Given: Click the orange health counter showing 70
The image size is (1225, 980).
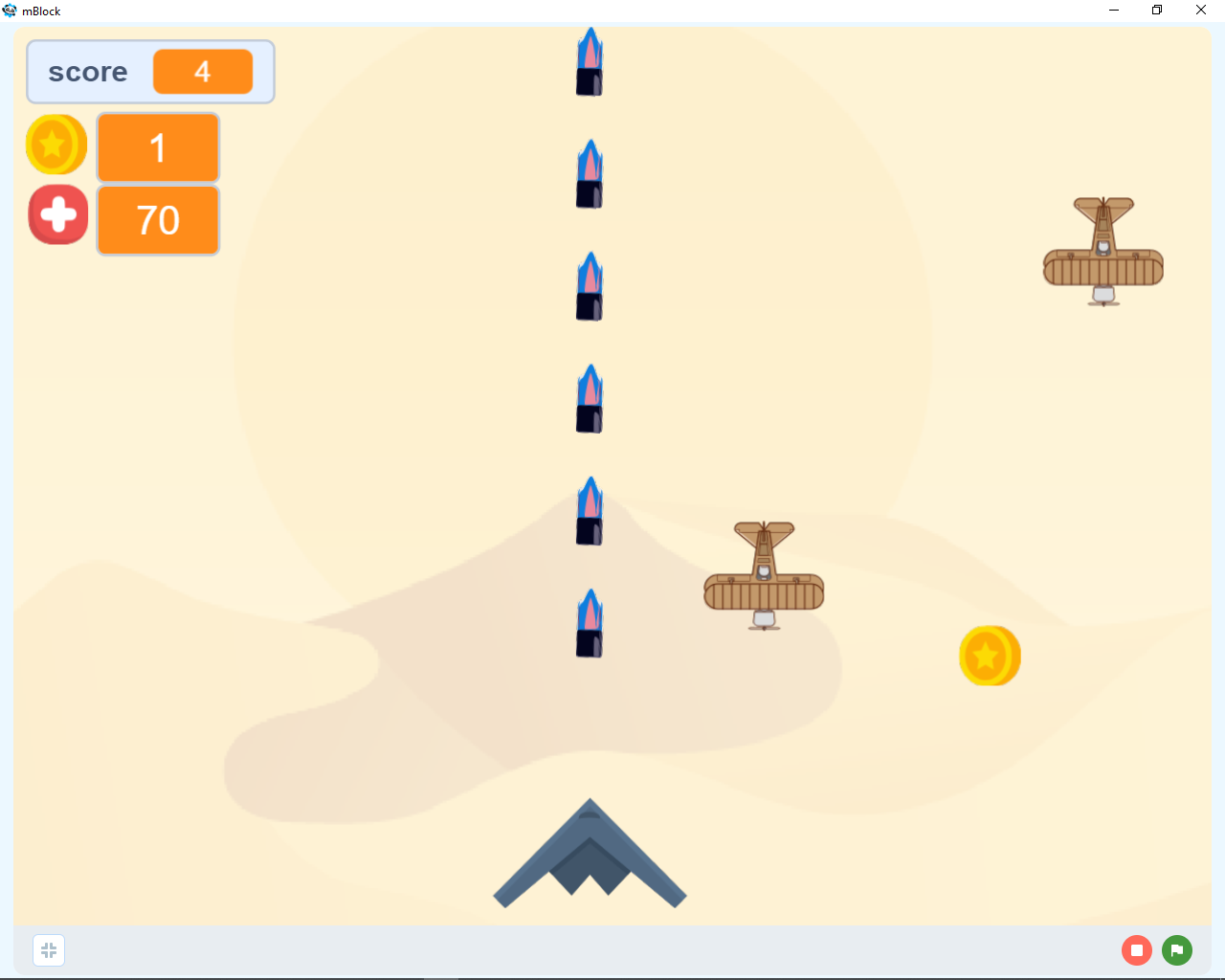Looking at the screenshot, I should pyautogui.click(x=158, y=220).
